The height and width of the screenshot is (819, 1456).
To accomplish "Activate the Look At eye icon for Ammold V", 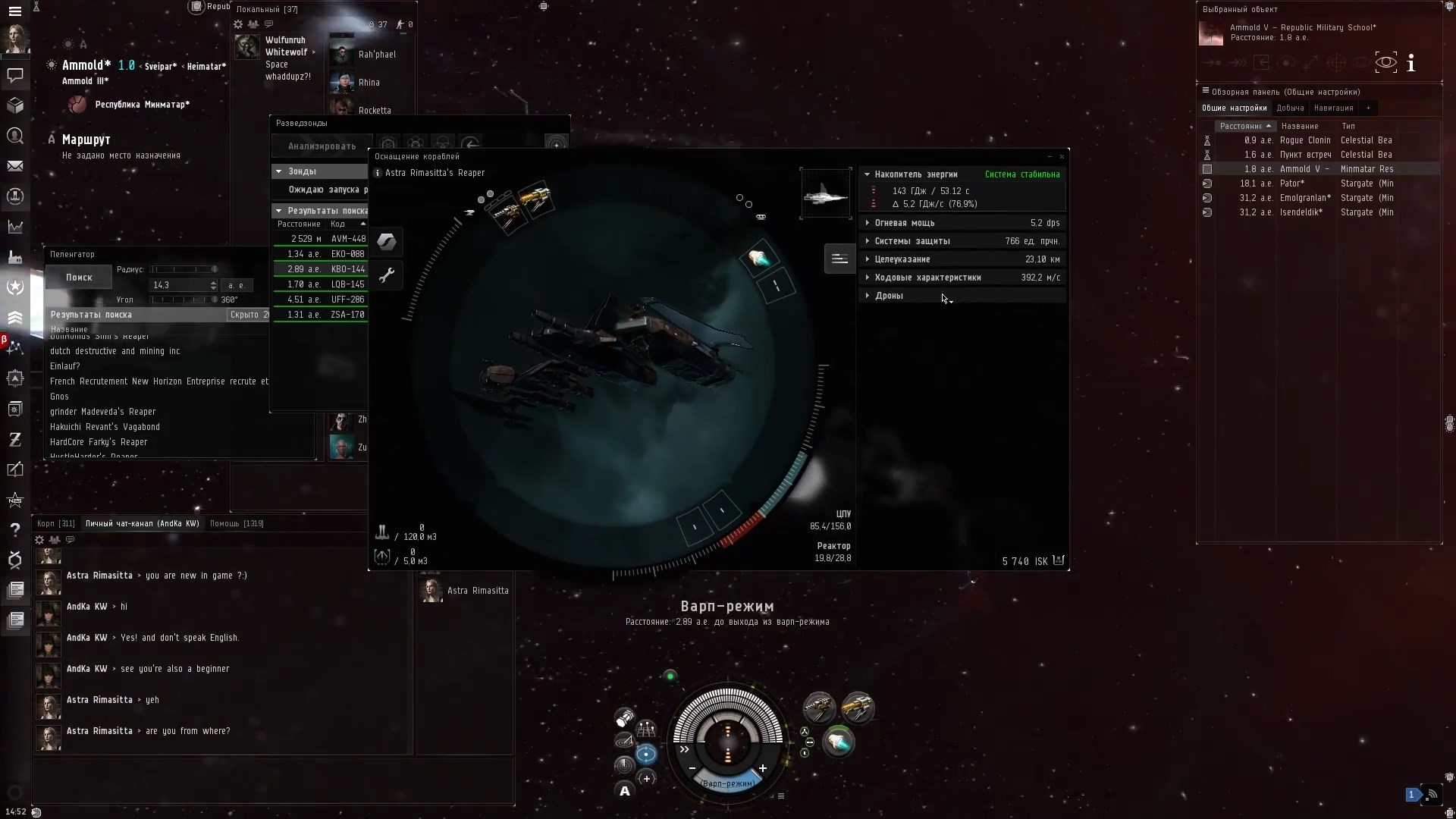I will [1387, 62].
